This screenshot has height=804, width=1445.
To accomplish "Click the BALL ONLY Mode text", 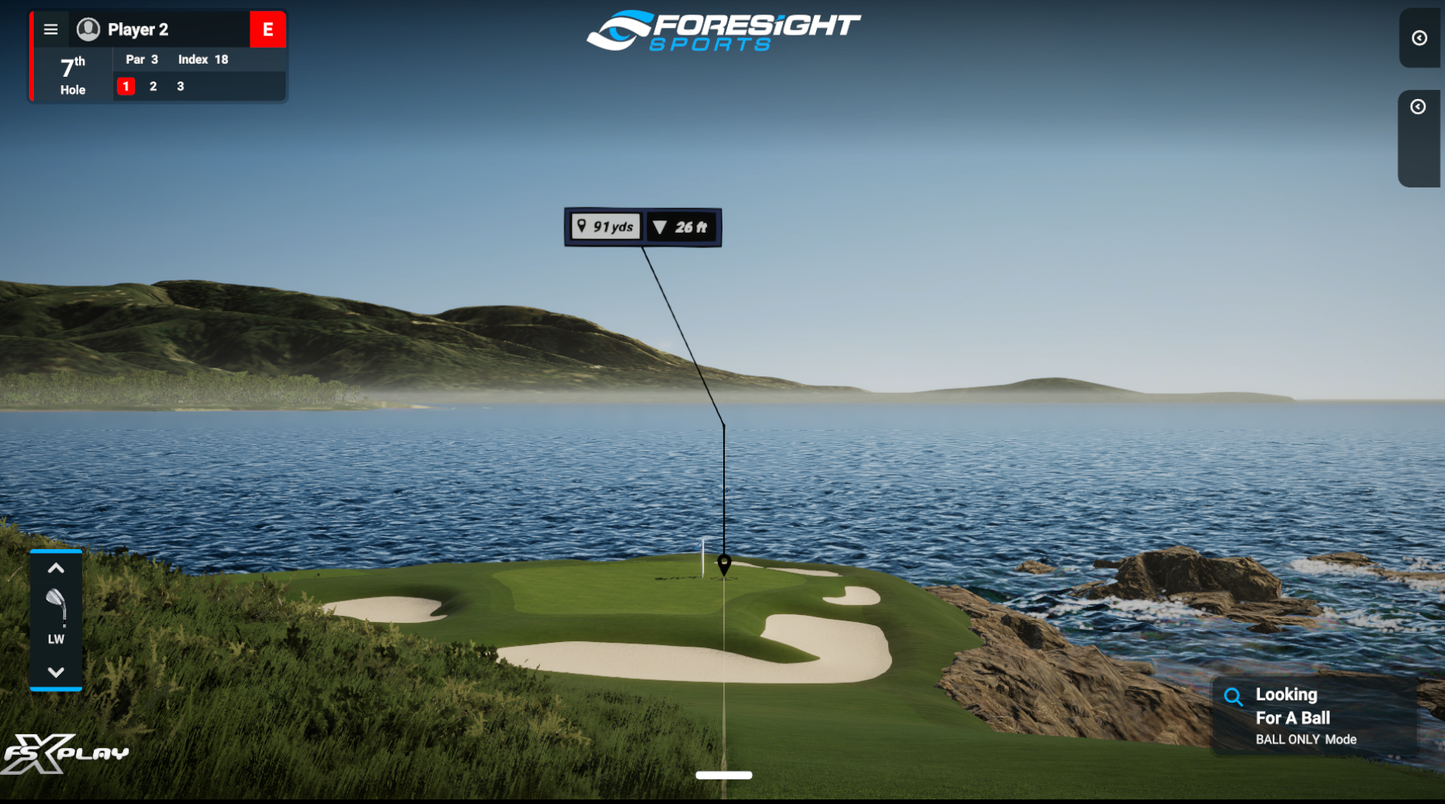I will tap(1307, 739).
